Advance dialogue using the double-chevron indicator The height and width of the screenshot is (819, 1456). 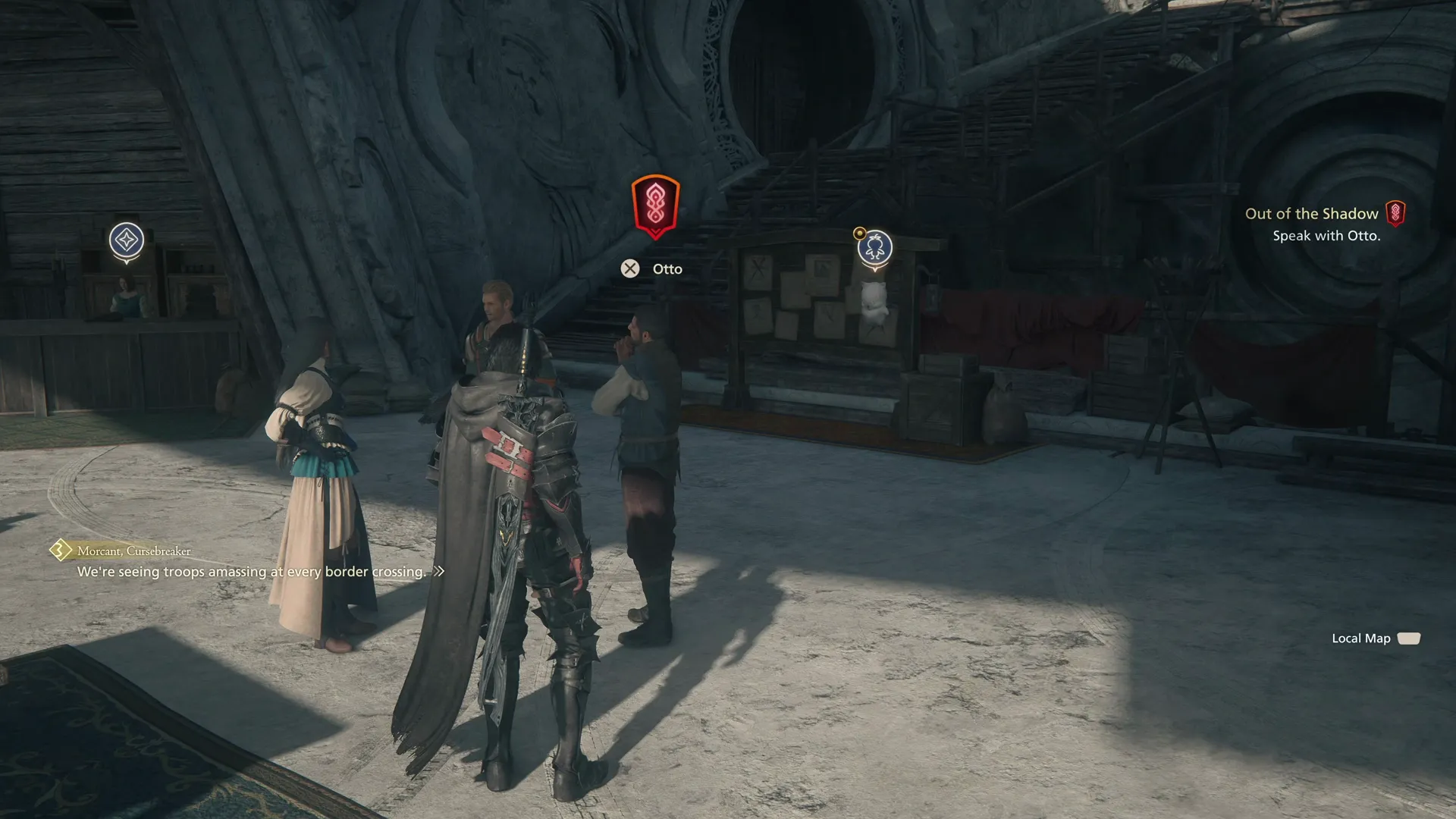click(x=440, y=573)
